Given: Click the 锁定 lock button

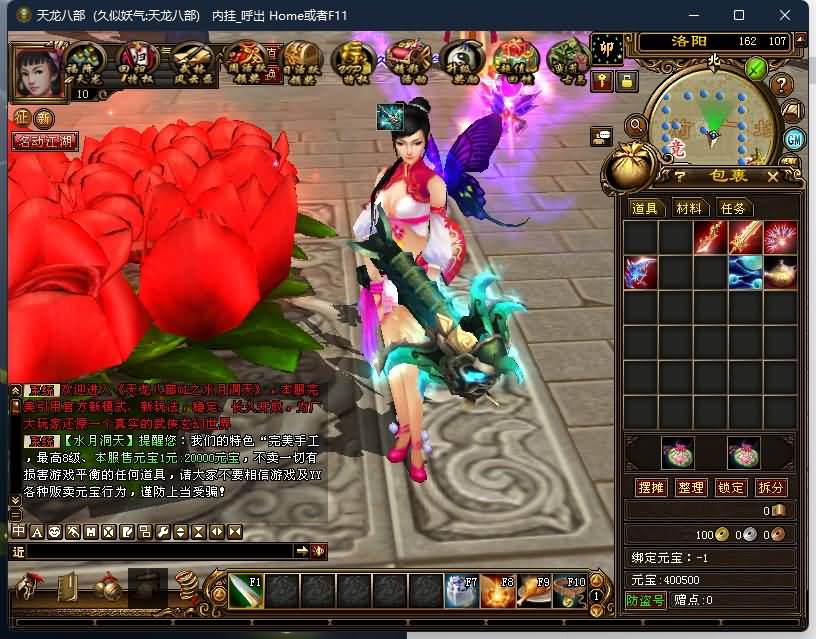Looking at the screenshot, I should (x=731, y=487).
